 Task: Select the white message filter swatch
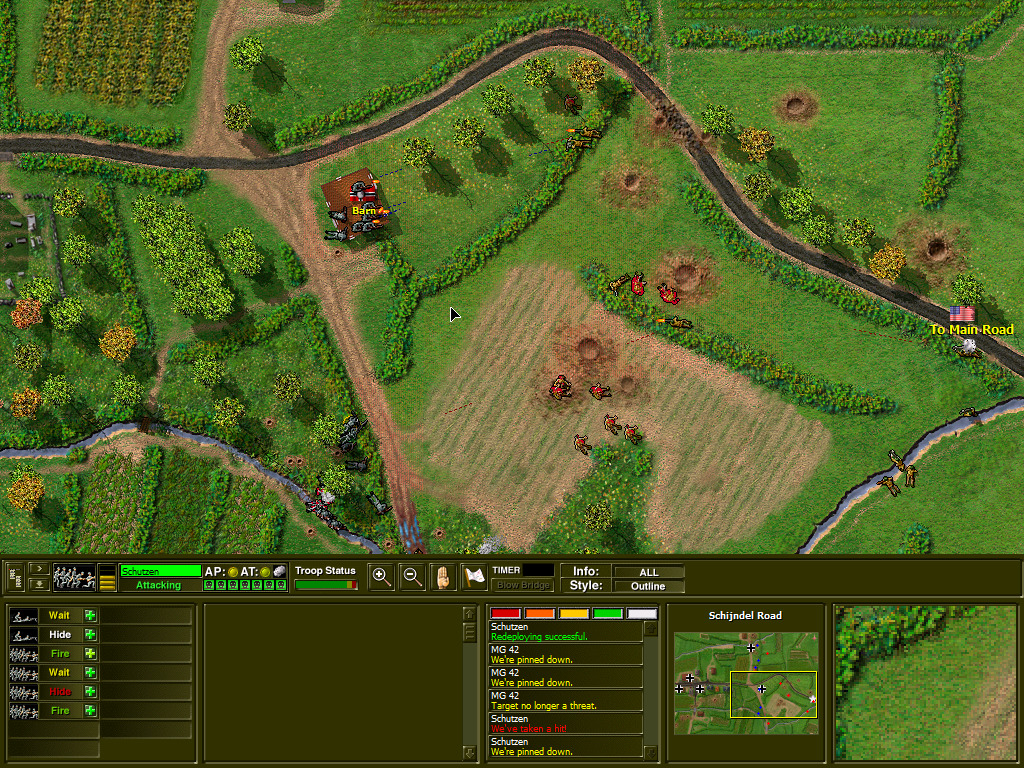[641, 613]
